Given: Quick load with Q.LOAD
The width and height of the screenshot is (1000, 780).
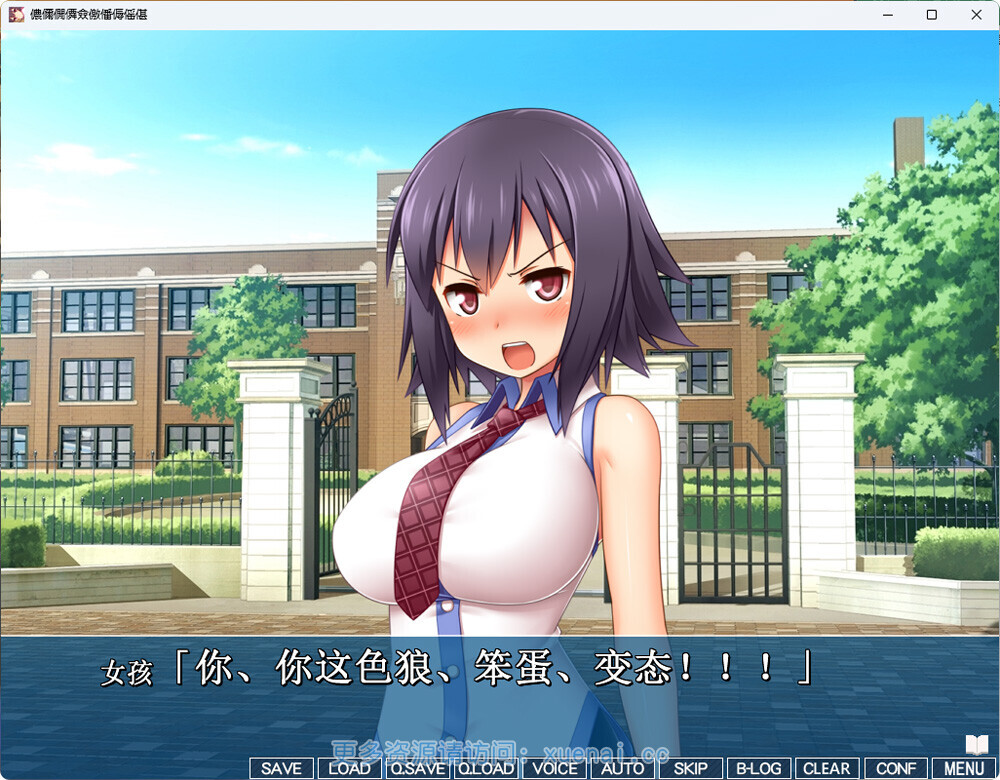Looking at the screenshot, I should click(x=486, y=768).
